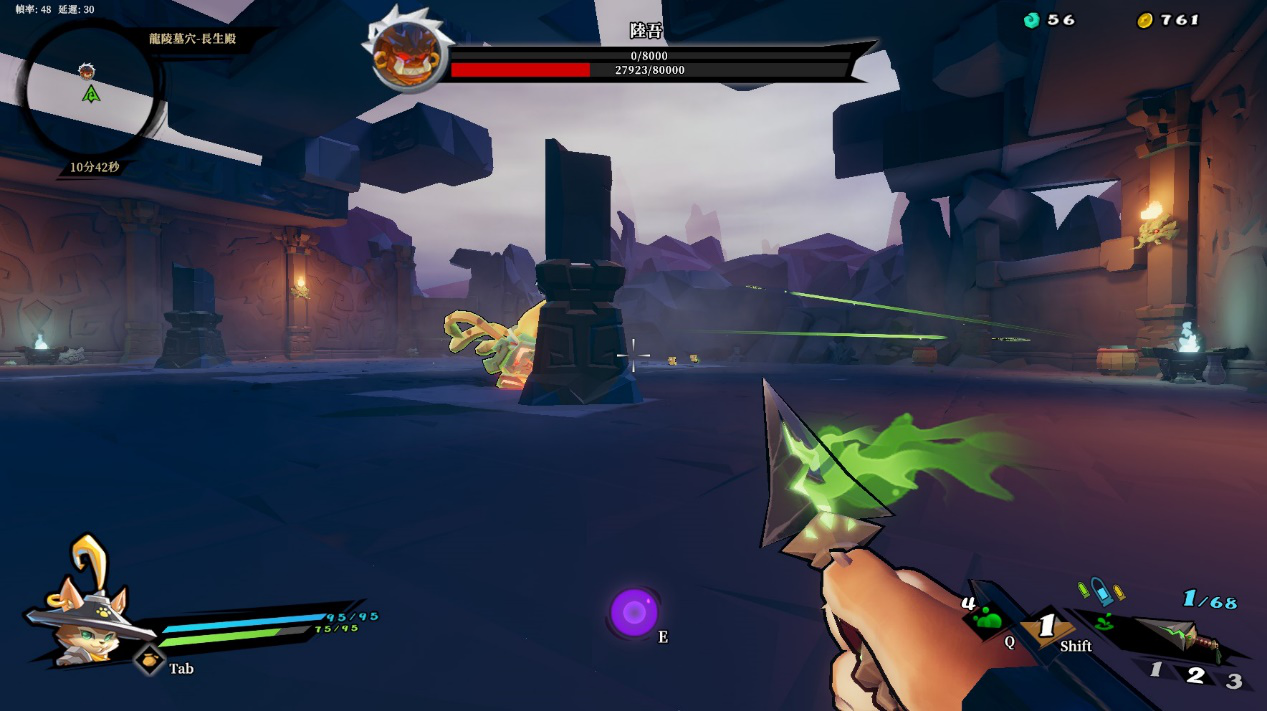Open the inventory bag icon
The image size is (1267, 711).
(149, 659)
